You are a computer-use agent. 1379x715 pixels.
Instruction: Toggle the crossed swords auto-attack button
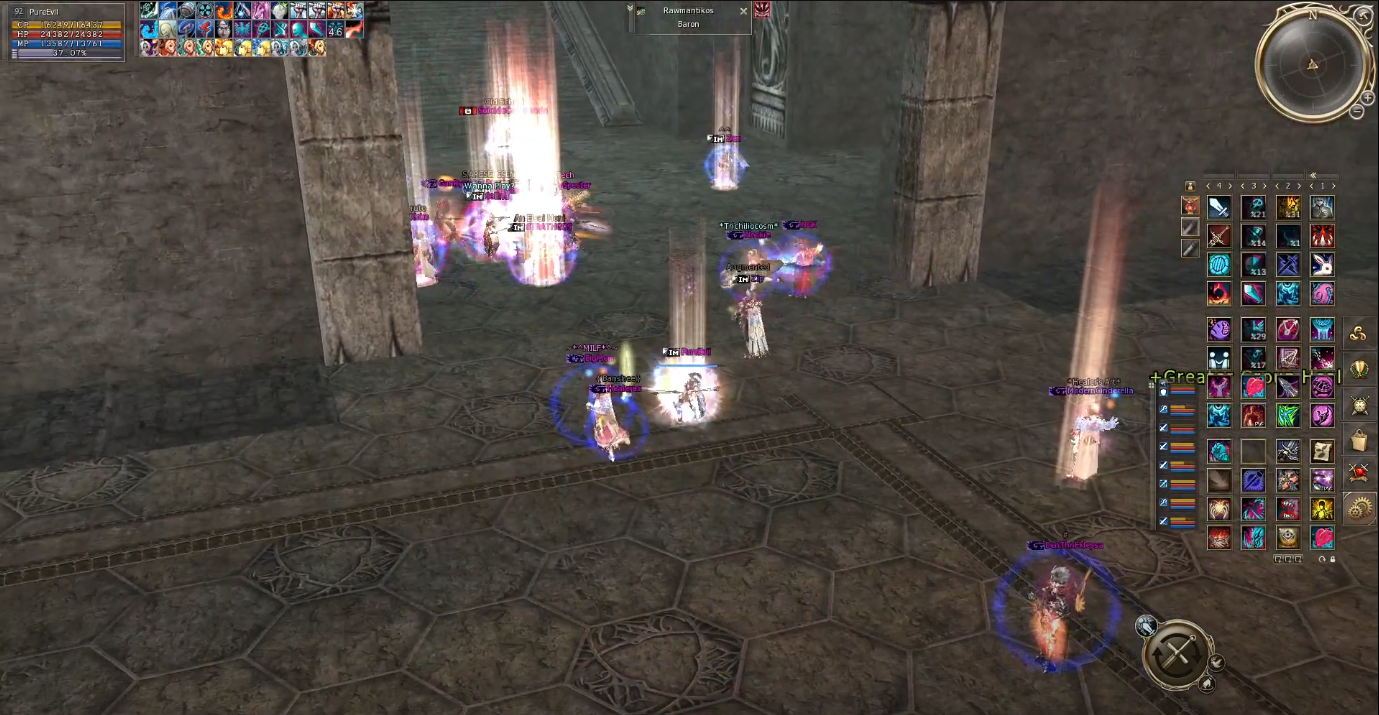(1177, 655)
